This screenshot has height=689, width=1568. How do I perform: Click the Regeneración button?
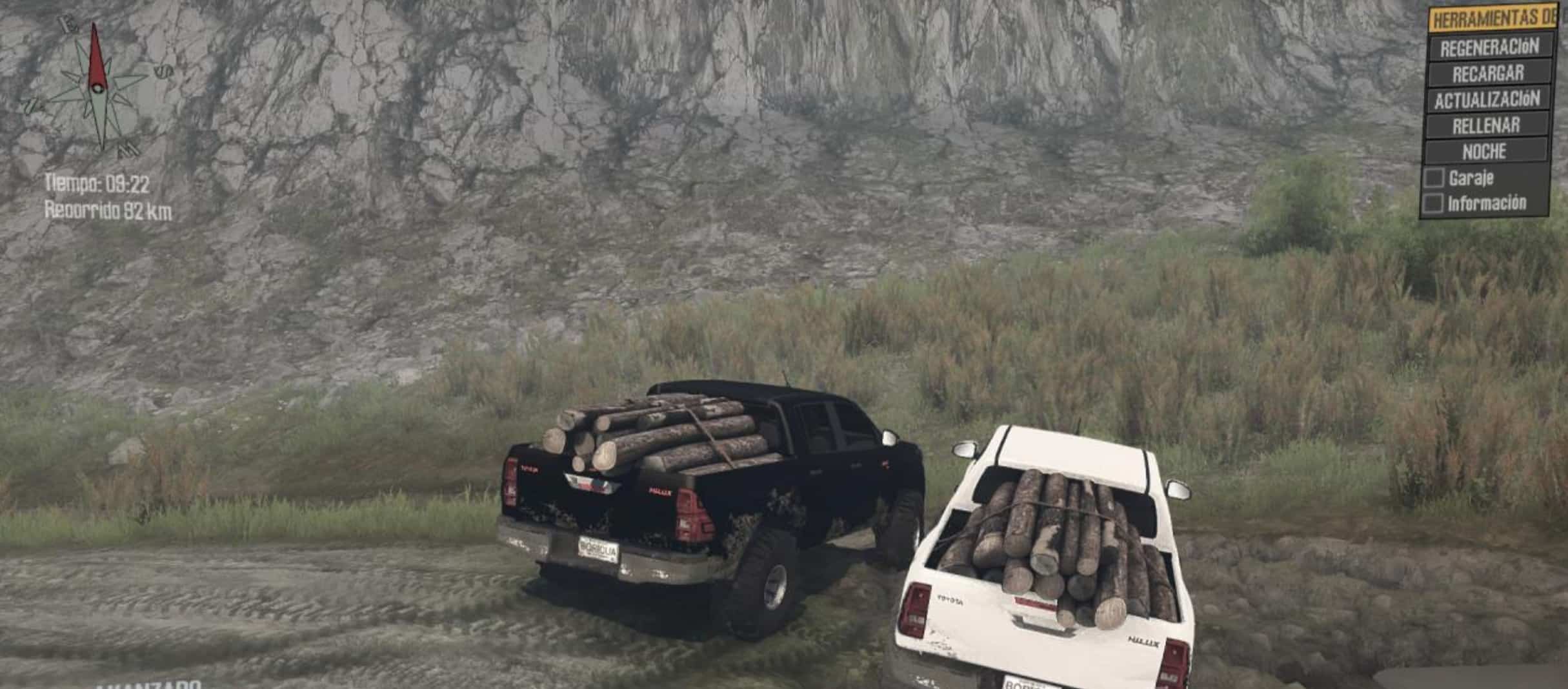point(1489,47)
